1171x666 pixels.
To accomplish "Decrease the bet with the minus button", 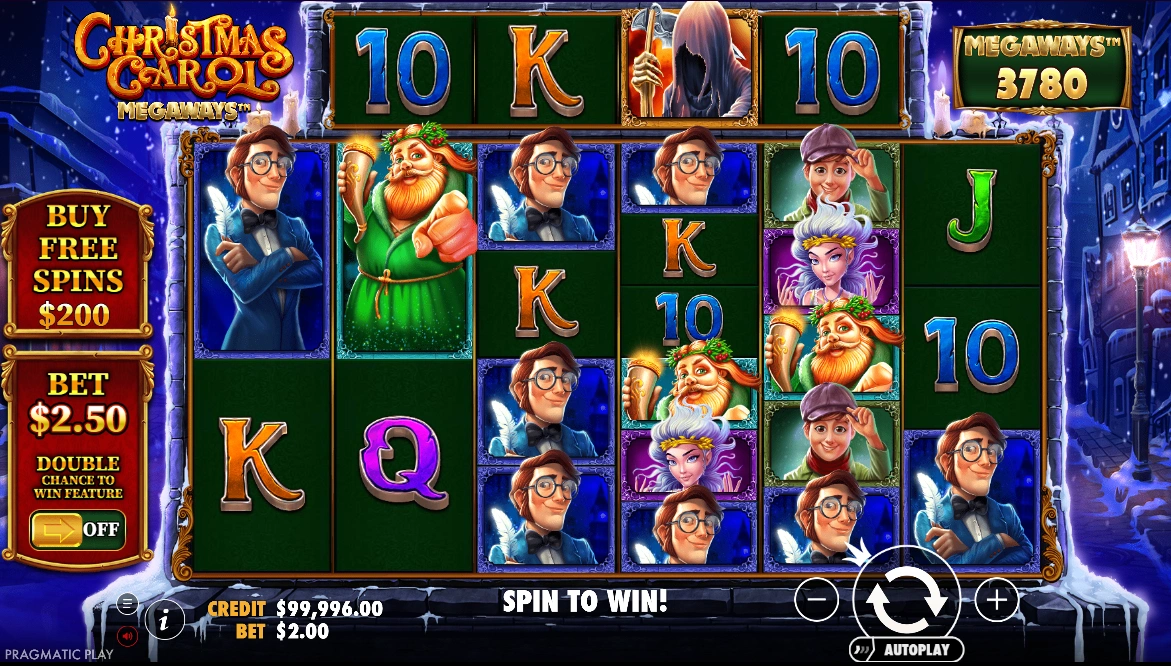I will pyautogui.click(x=817, y=599).
